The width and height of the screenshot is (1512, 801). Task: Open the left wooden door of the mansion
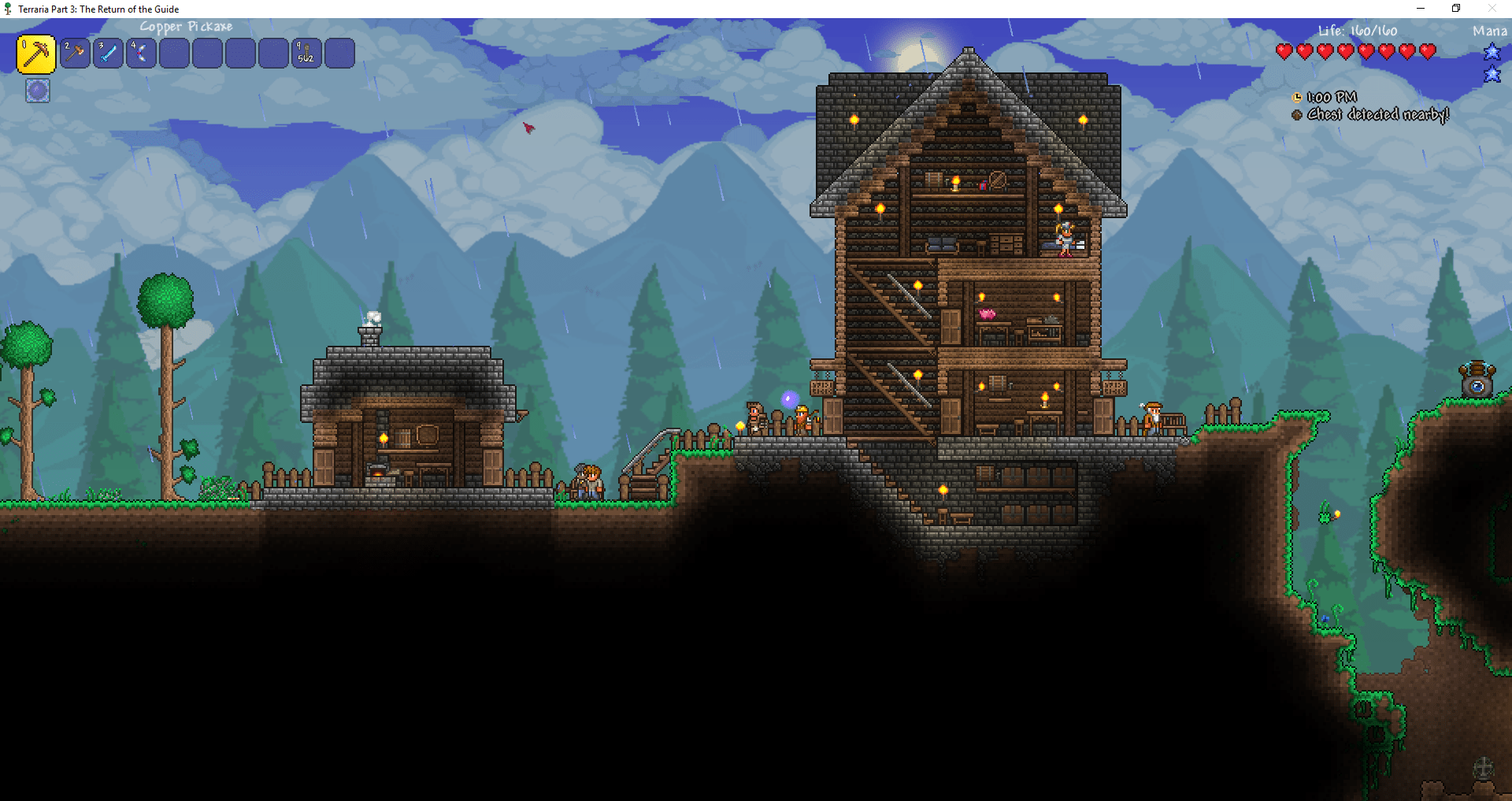tap(832, 416)
